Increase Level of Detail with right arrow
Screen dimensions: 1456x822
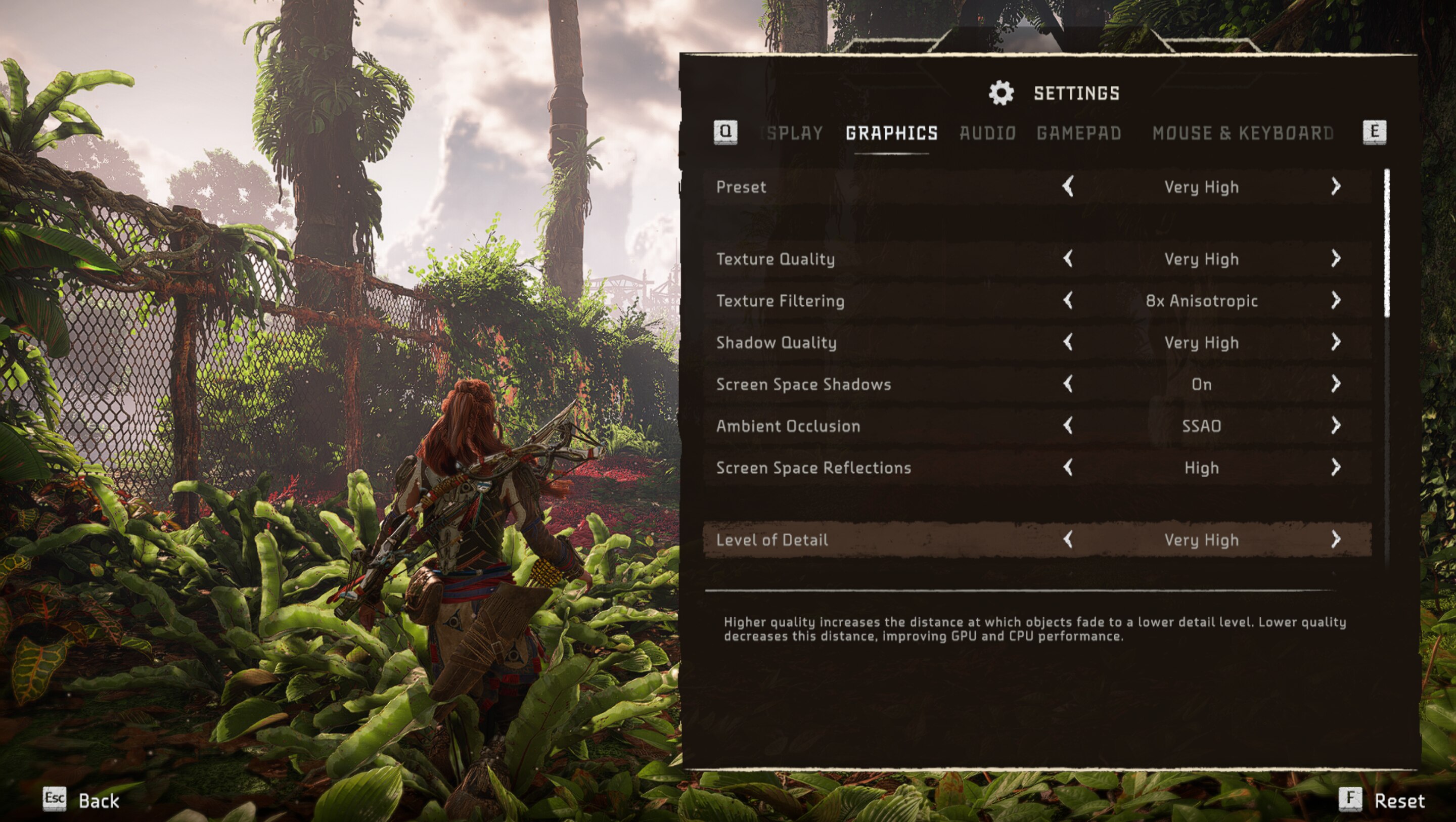(x=1335, y=539)
